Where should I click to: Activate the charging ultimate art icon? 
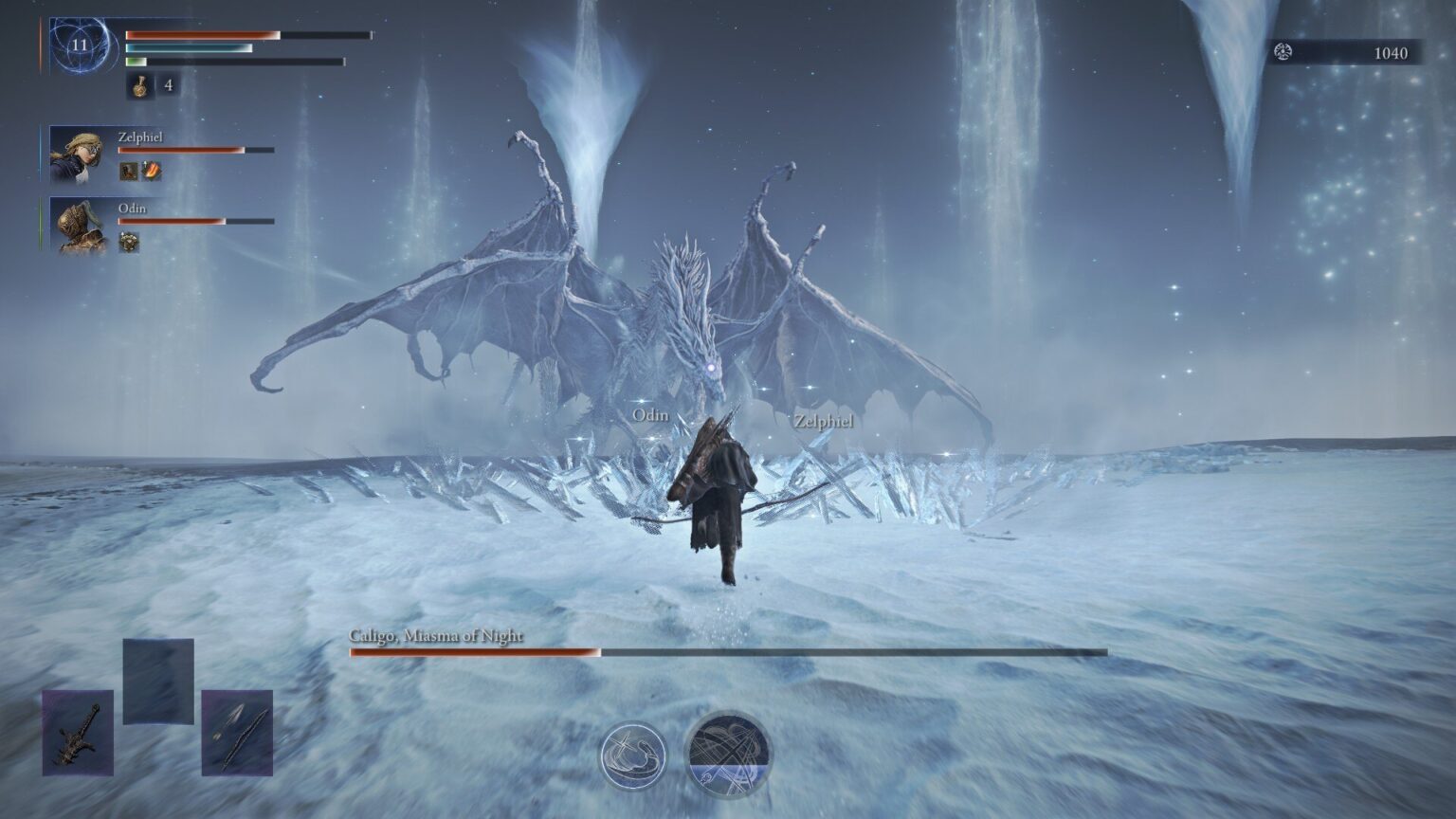(728, 755)
